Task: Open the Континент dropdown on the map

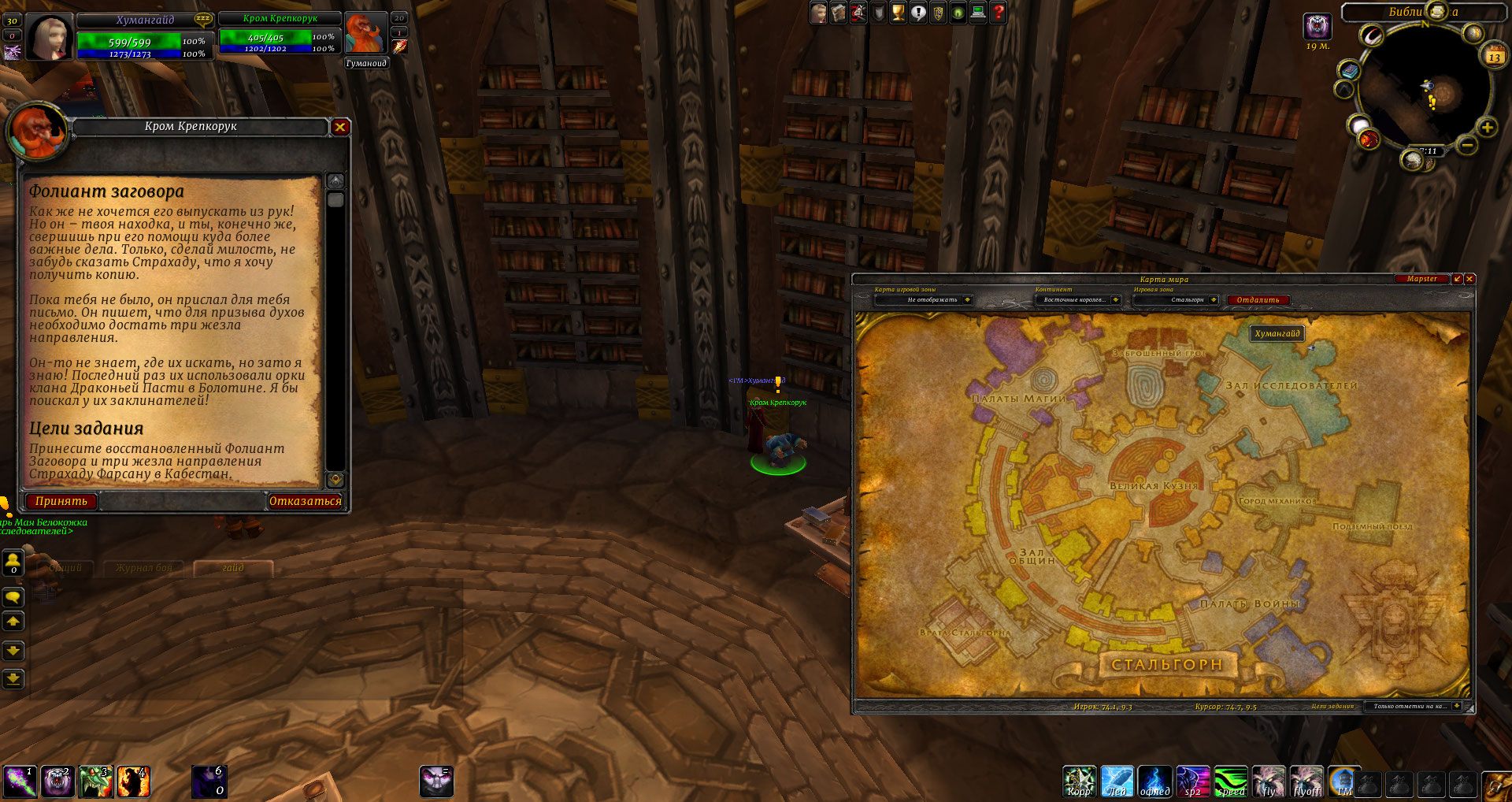Action: [x=1115, y=300]
